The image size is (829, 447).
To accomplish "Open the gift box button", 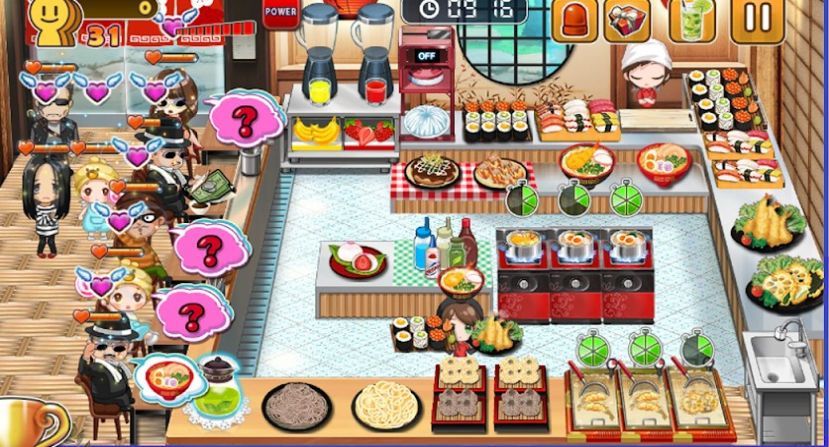I will click(627, 20).
